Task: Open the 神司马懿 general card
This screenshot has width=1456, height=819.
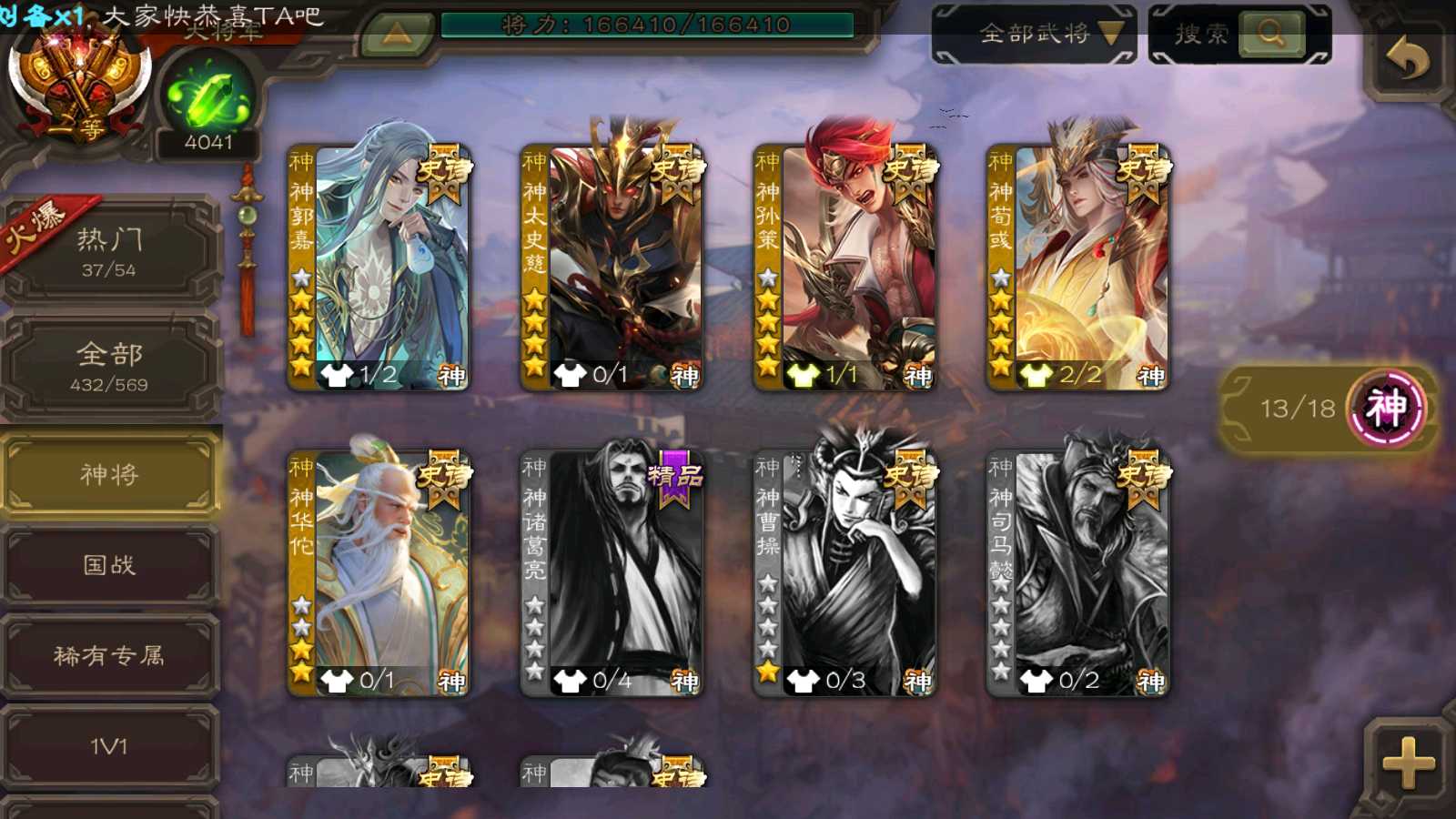Action: click(1077, 574)
